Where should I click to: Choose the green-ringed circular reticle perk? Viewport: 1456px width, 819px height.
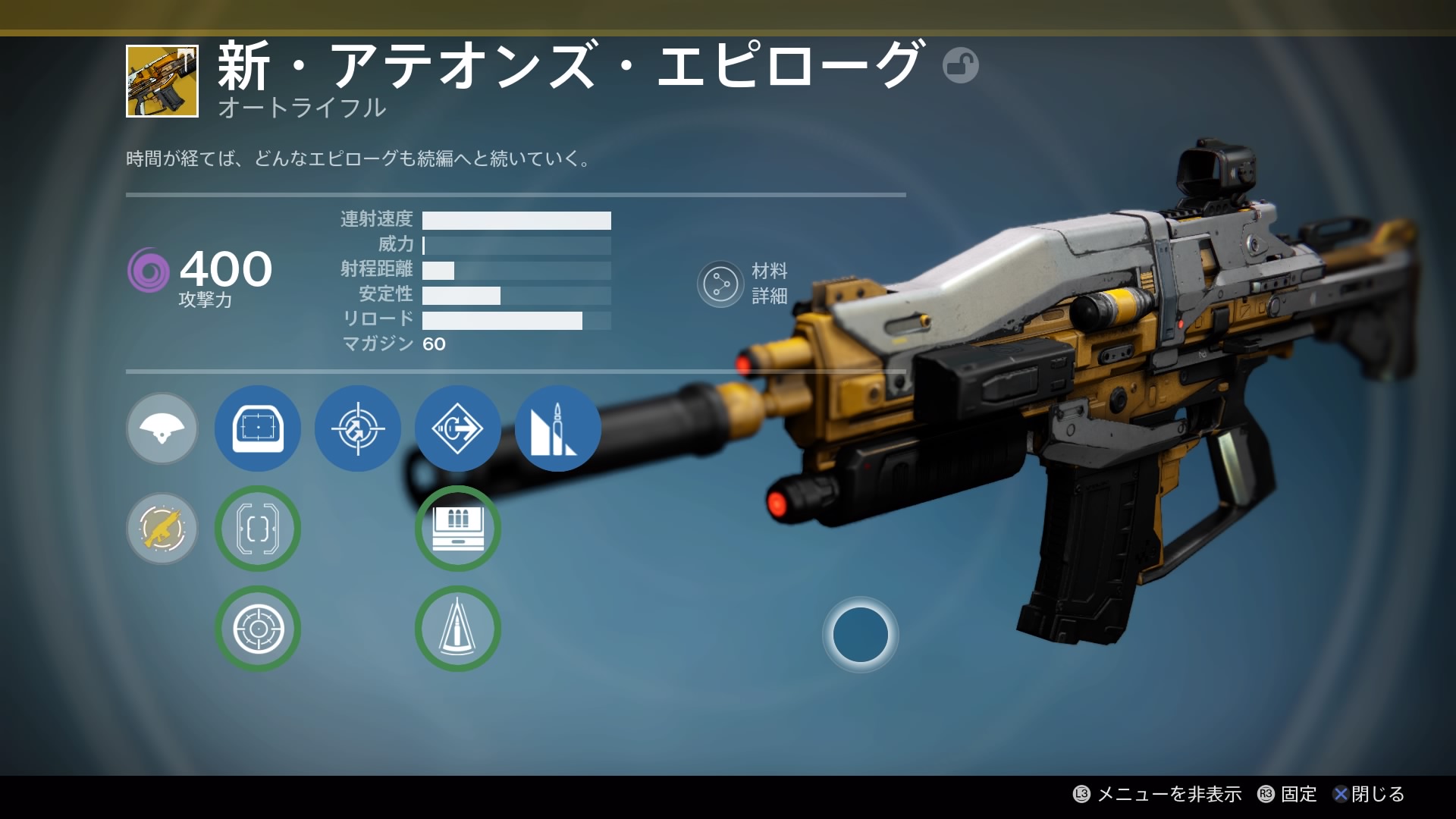(x=258, y=629)
